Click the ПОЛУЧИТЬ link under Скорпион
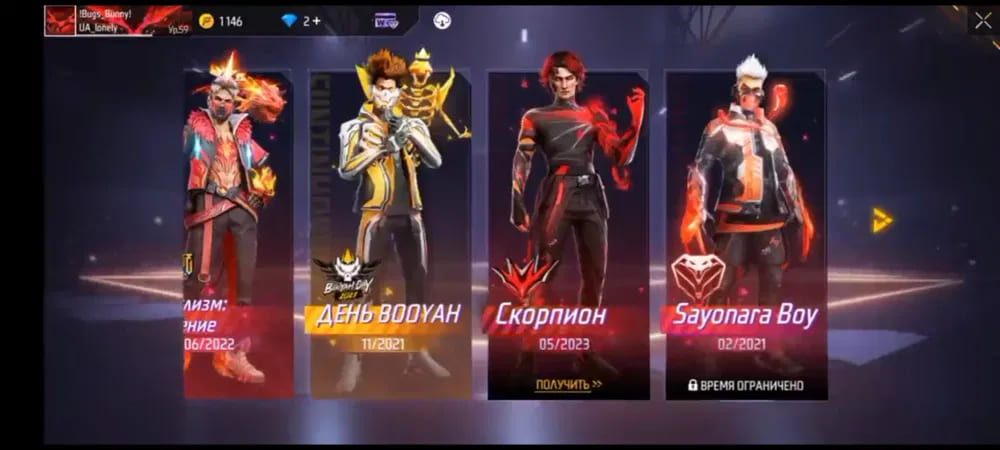Image resolution: width=1000 pixels, height=450 pixels. coord(567,384)
